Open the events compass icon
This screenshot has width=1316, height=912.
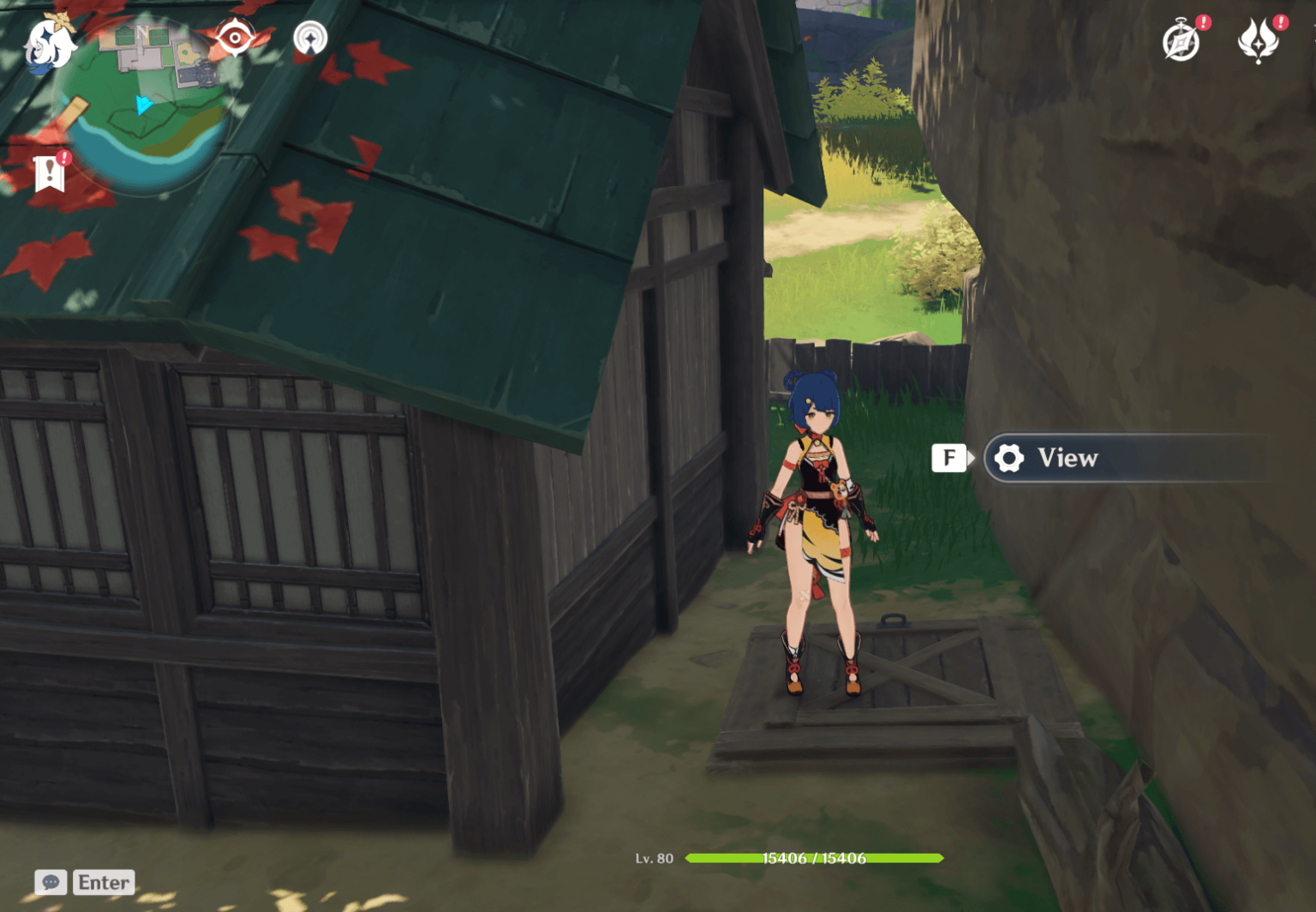tap(1181, 41)
